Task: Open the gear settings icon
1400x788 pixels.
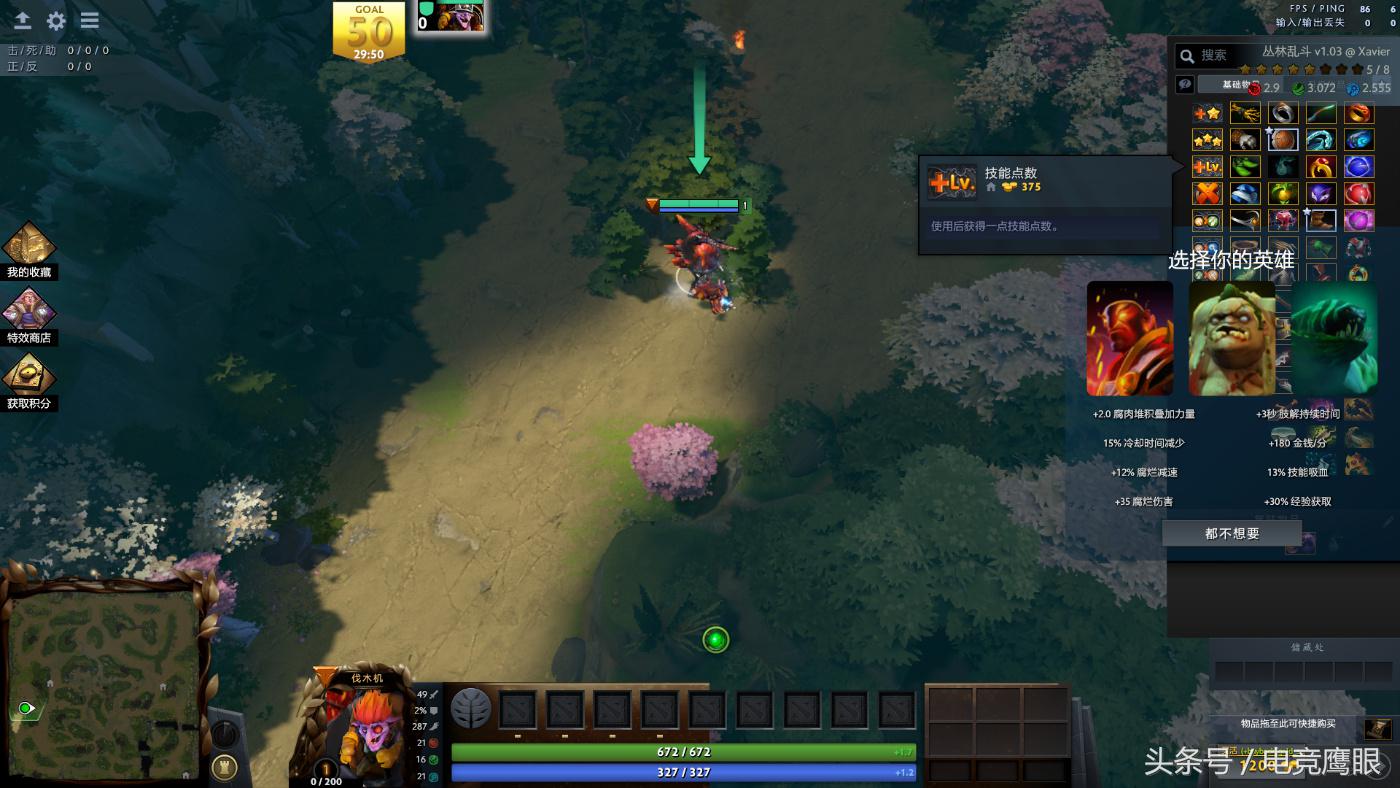Action: click(56, 21)
